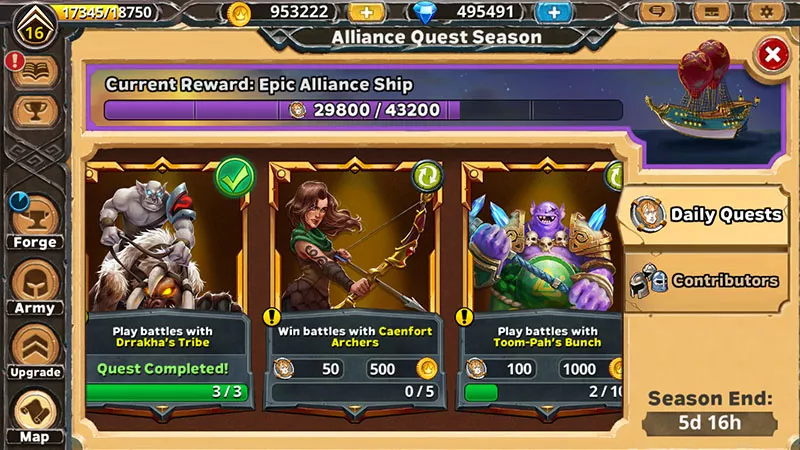This screenshot has height=450, width=800.
Task: Refresh the Caenfort Archers quest
Action: coord(427,176)
